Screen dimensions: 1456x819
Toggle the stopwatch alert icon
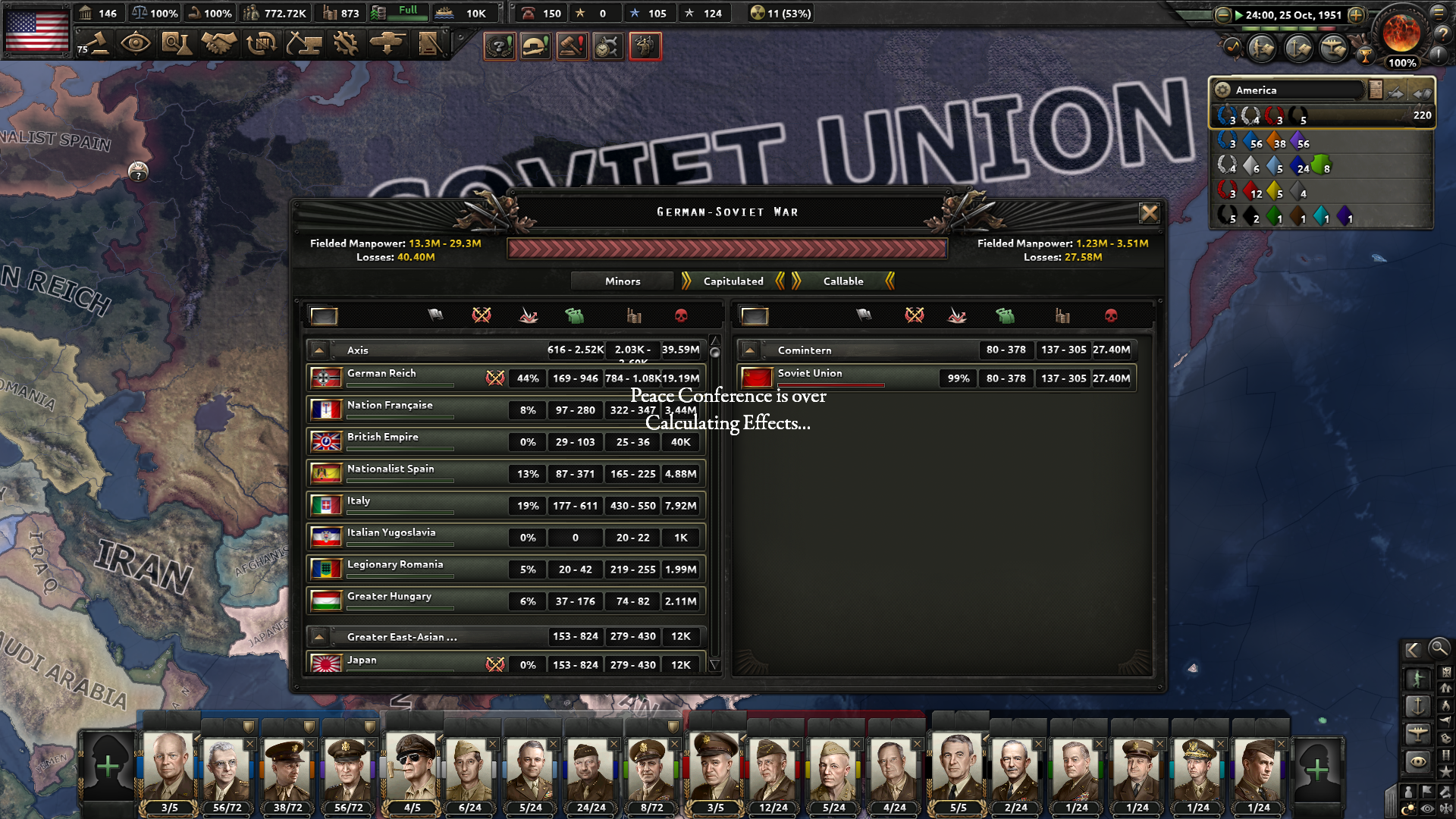pyautogui.click(x=607, y=45)
